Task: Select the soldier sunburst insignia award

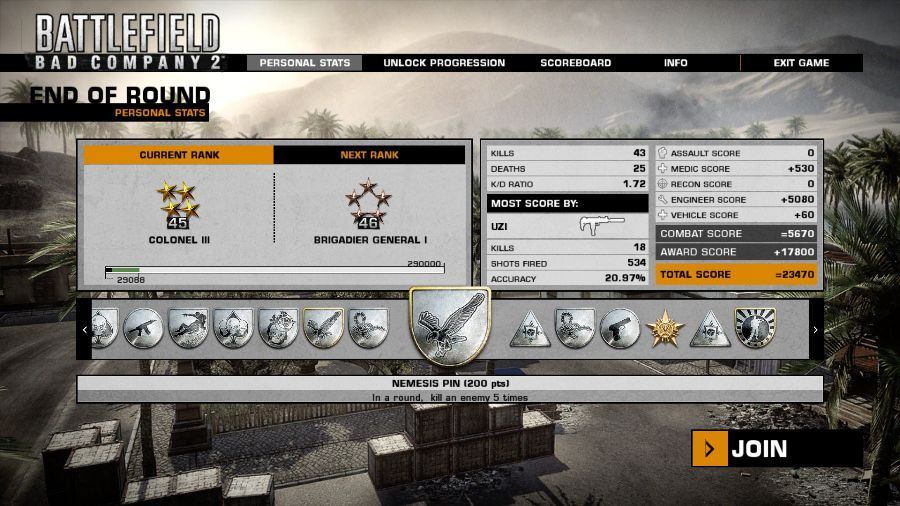Action: coord(755,328)
